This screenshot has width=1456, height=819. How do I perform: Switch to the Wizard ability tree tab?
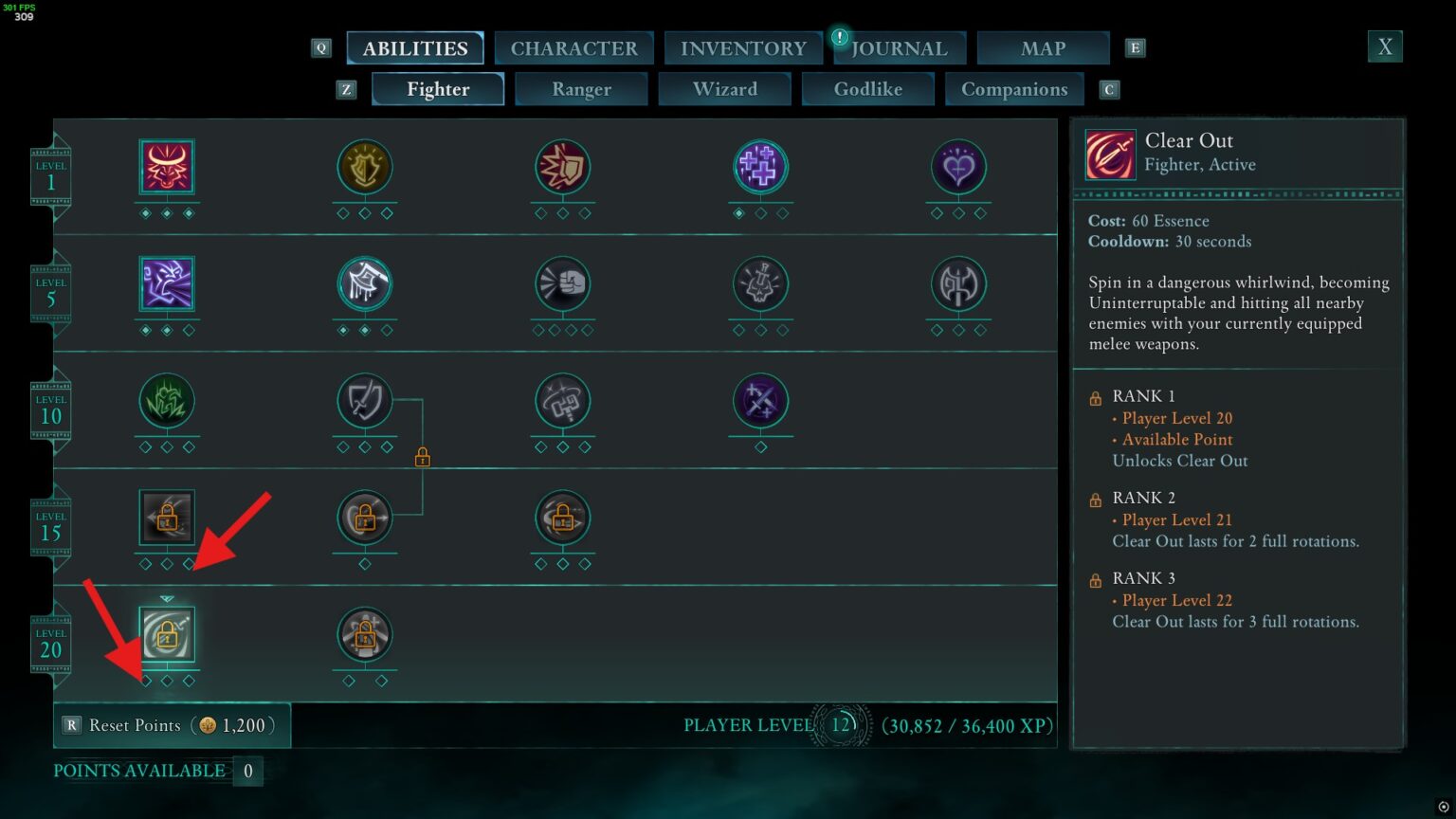(x=725, y=88)
